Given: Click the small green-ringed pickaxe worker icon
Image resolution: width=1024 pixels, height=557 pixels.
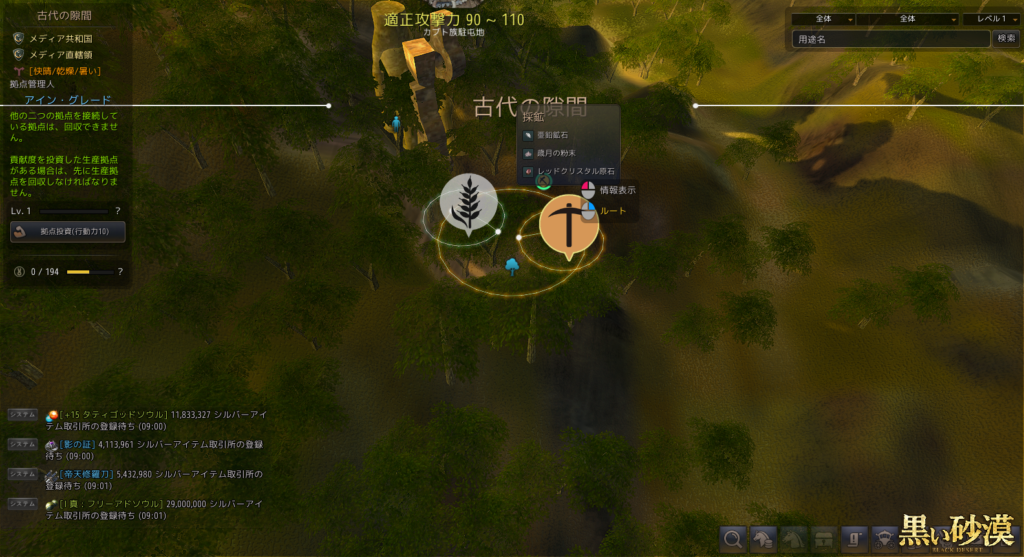Looking at the screenshot, I should [543, 181].
